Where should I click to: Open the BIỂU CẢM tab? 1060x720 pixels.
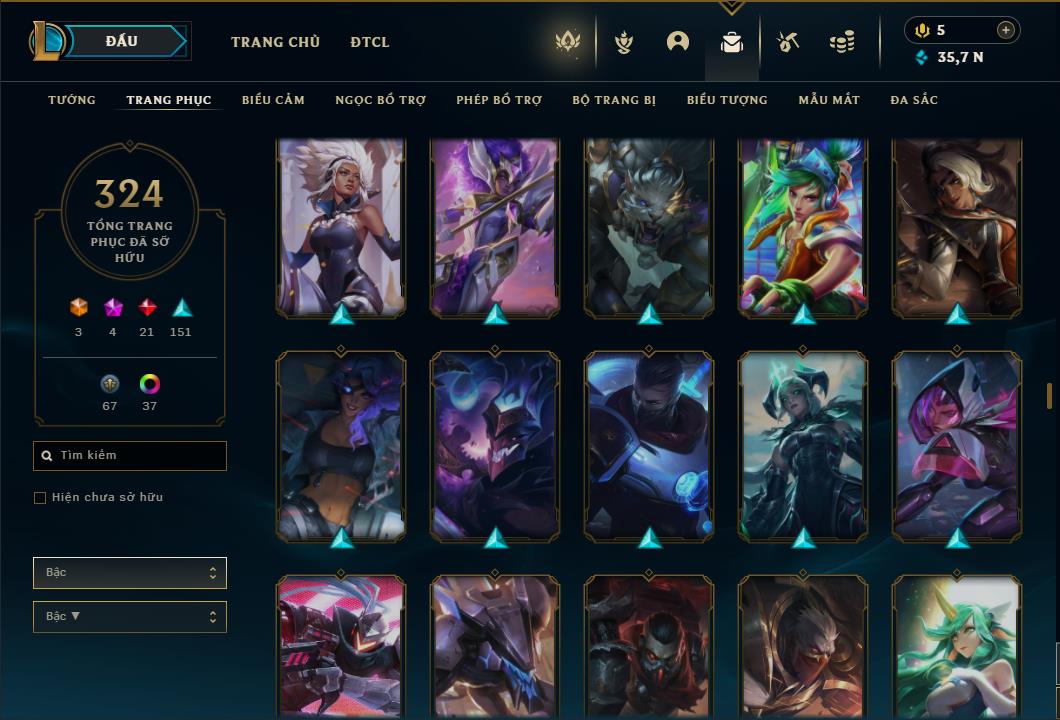pos(273,100)
